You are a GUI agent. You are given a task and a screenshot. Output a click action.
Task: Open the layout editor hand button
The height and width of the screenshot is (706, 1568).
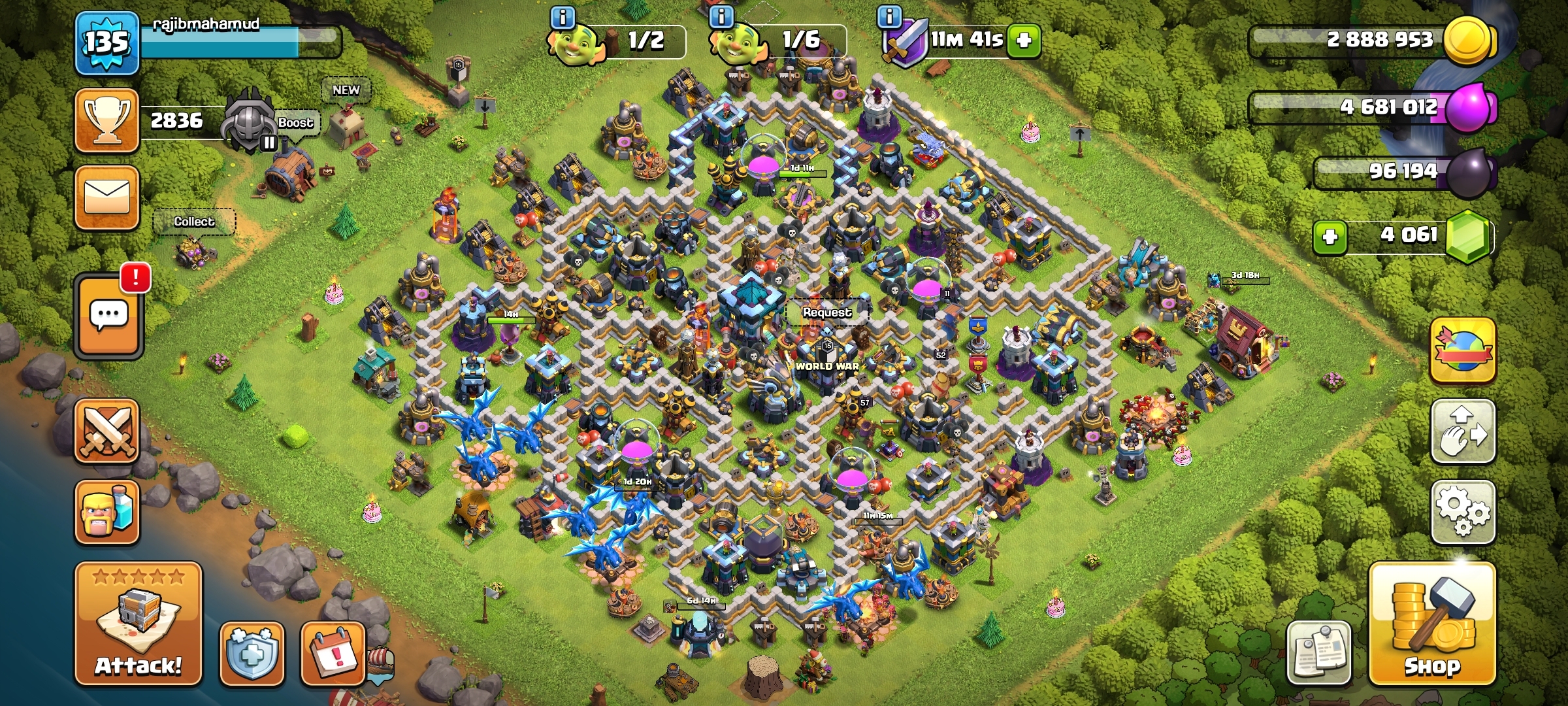(1463, 431)
